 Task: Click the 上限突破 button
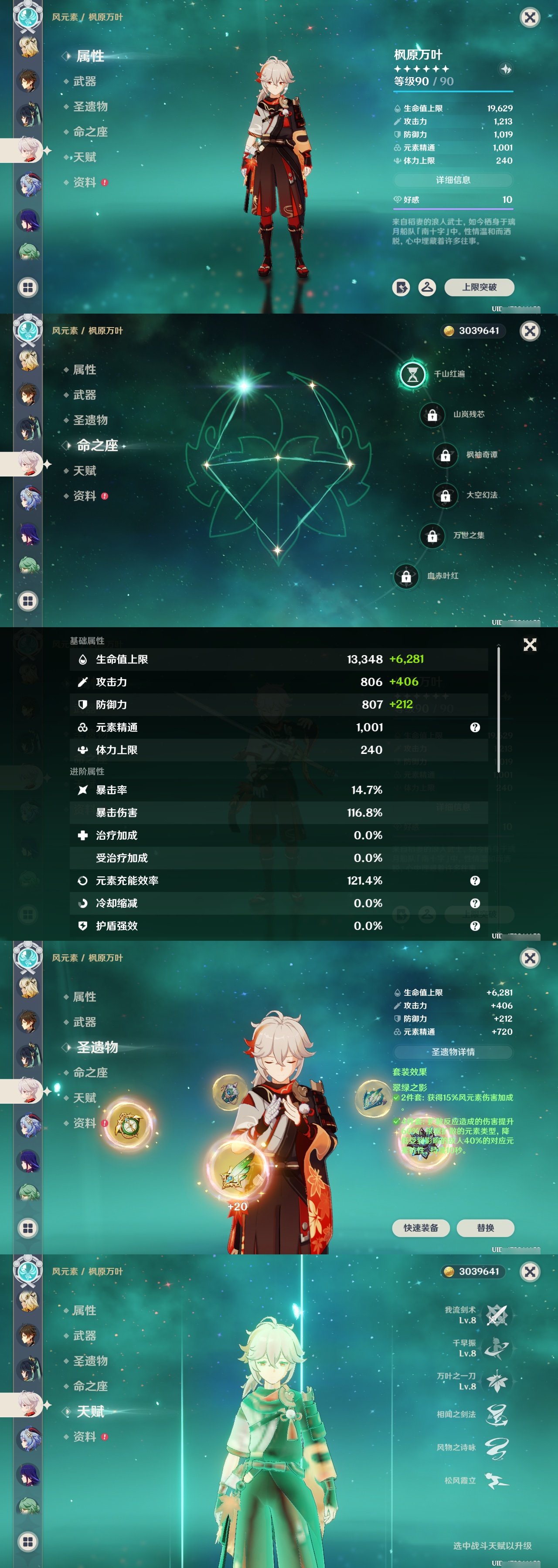[x=479, y=287]
